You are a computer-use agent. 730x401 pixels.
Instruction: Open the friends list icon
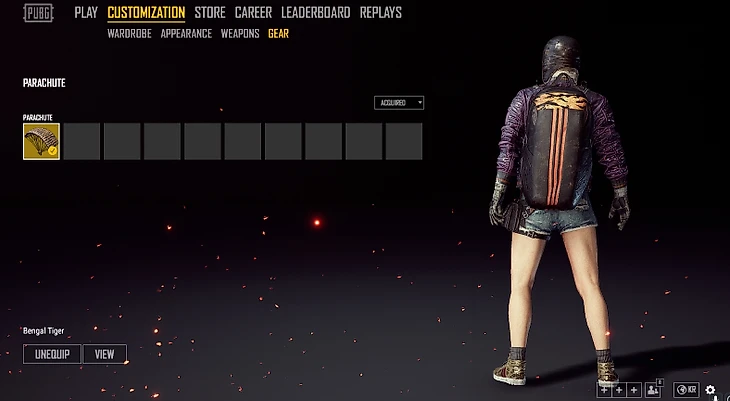(654, 390)
